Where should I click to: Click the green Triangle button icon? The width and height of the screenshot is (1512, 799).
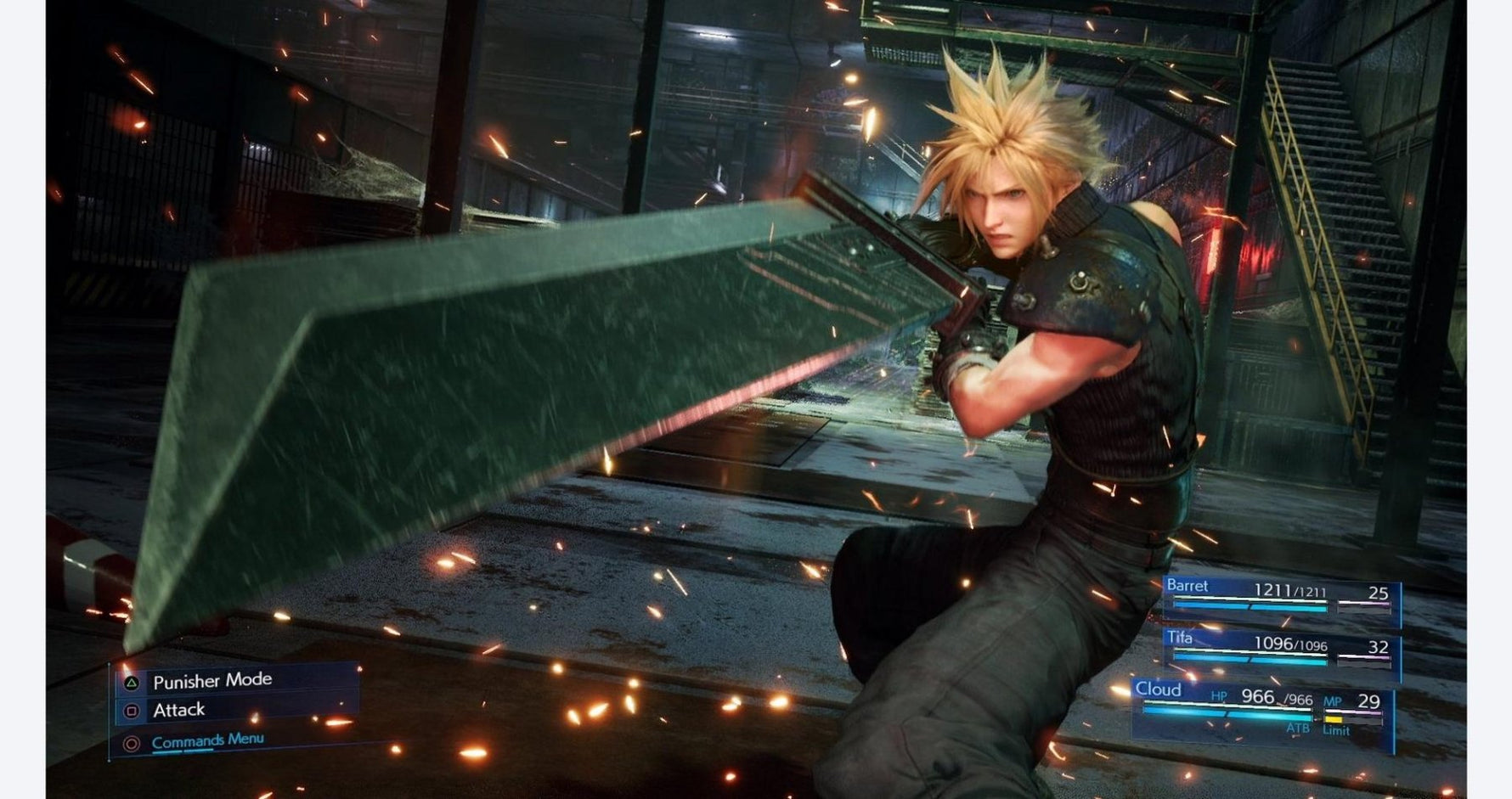coord(131,683)
